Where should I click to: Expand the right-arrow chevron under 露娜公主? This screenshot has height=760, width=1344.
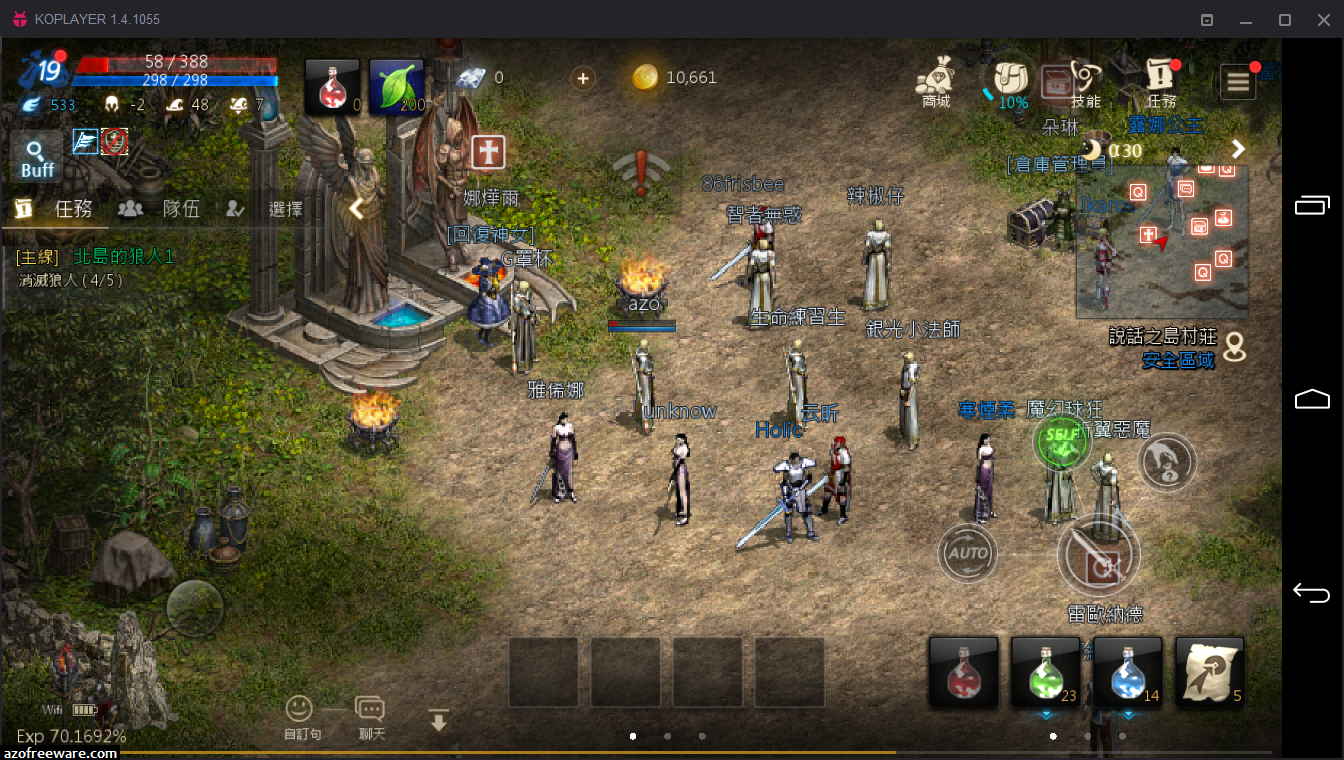(x=1239, y=148)
